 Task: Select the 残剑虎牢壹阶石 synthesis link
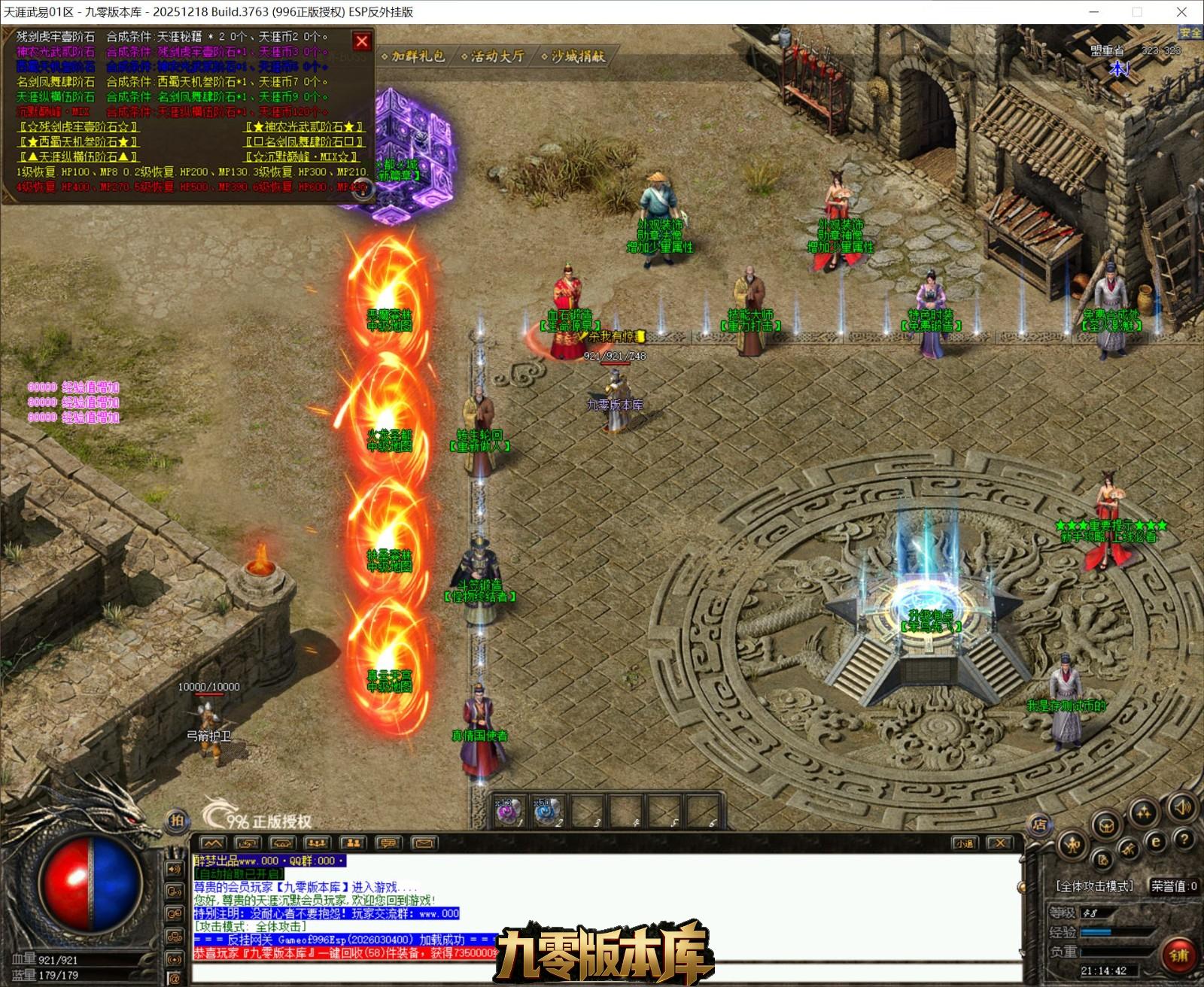tap(79, 127)
